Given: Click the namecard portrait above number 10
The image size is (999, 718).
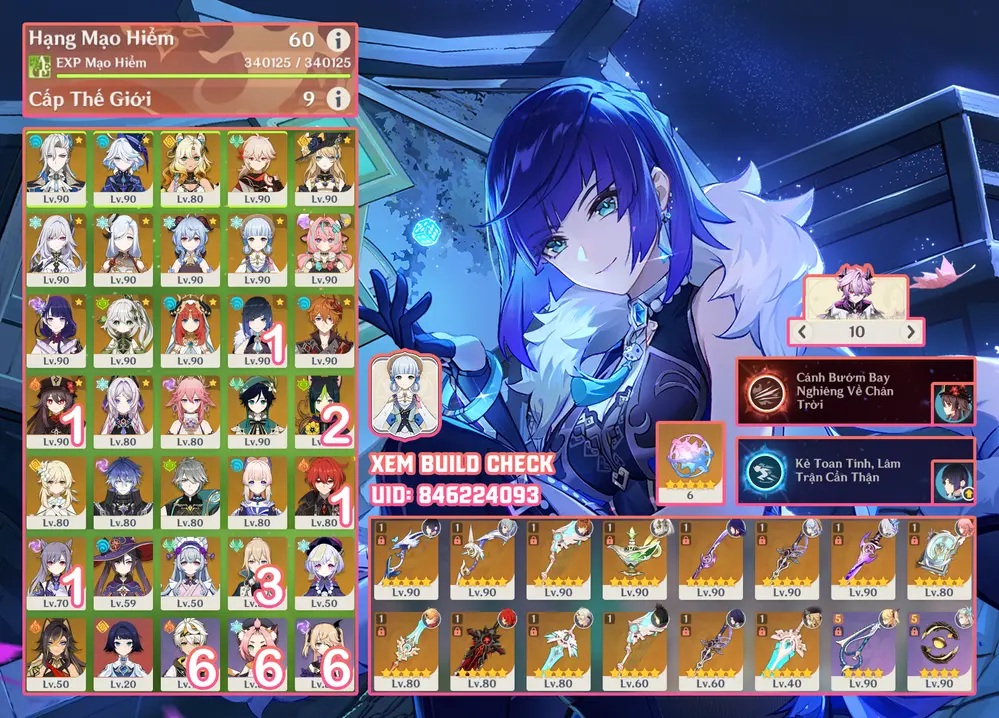Looking at the screenshot, I should pyautogui.click(x=855, y=297).
